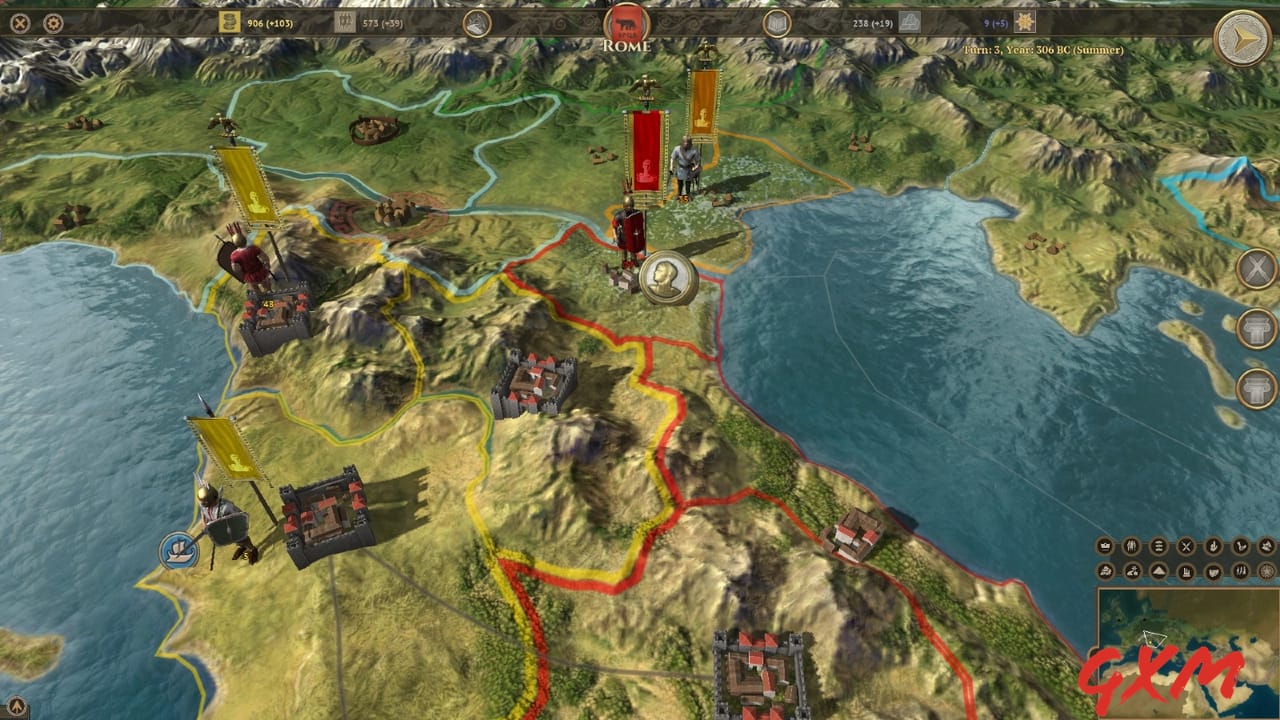Open the lower column monument panel on the right
Screen dimensions: 1280x720
point(1256,388)
